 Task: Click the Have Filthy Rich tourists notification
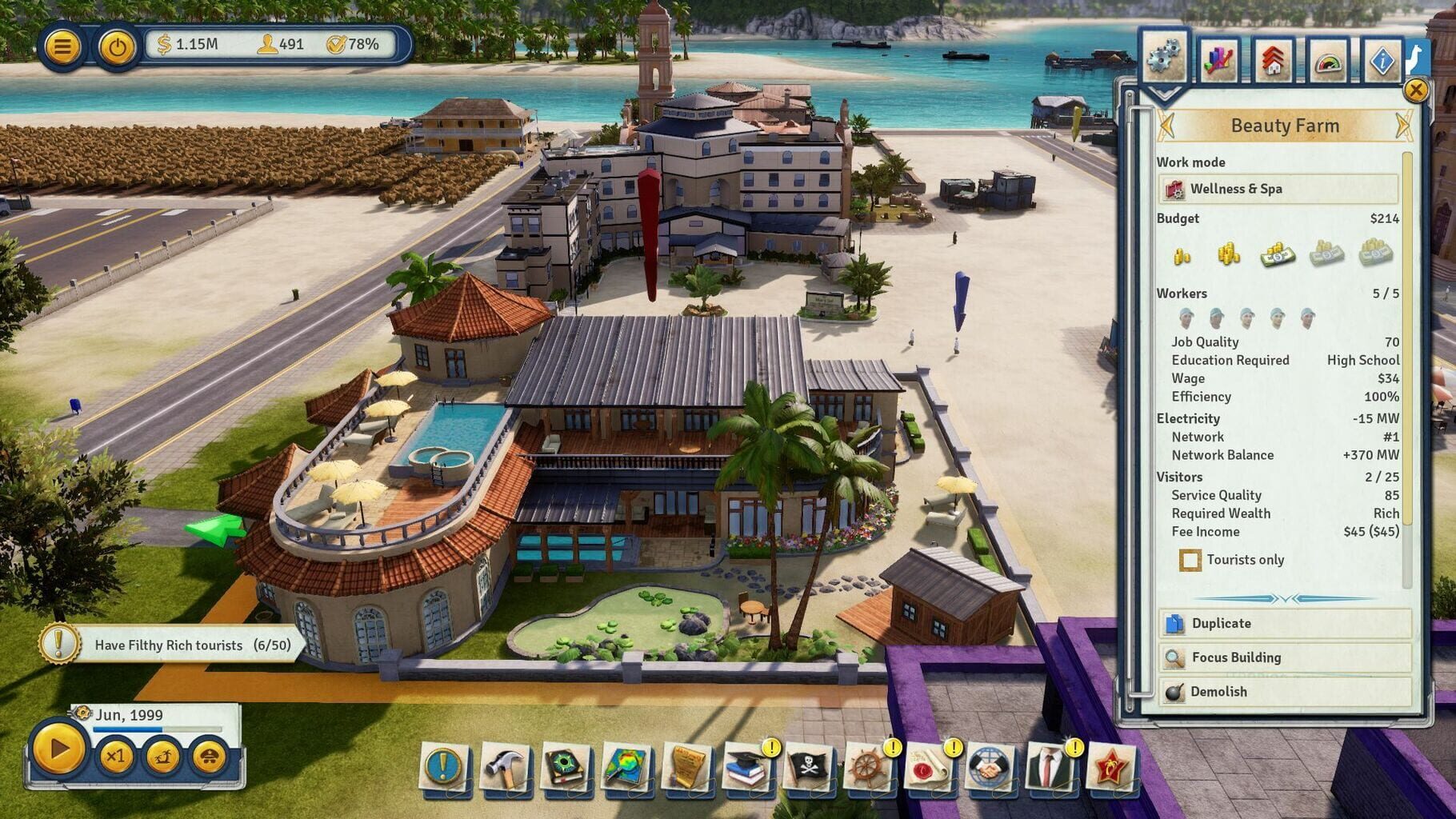pos(172,645)
